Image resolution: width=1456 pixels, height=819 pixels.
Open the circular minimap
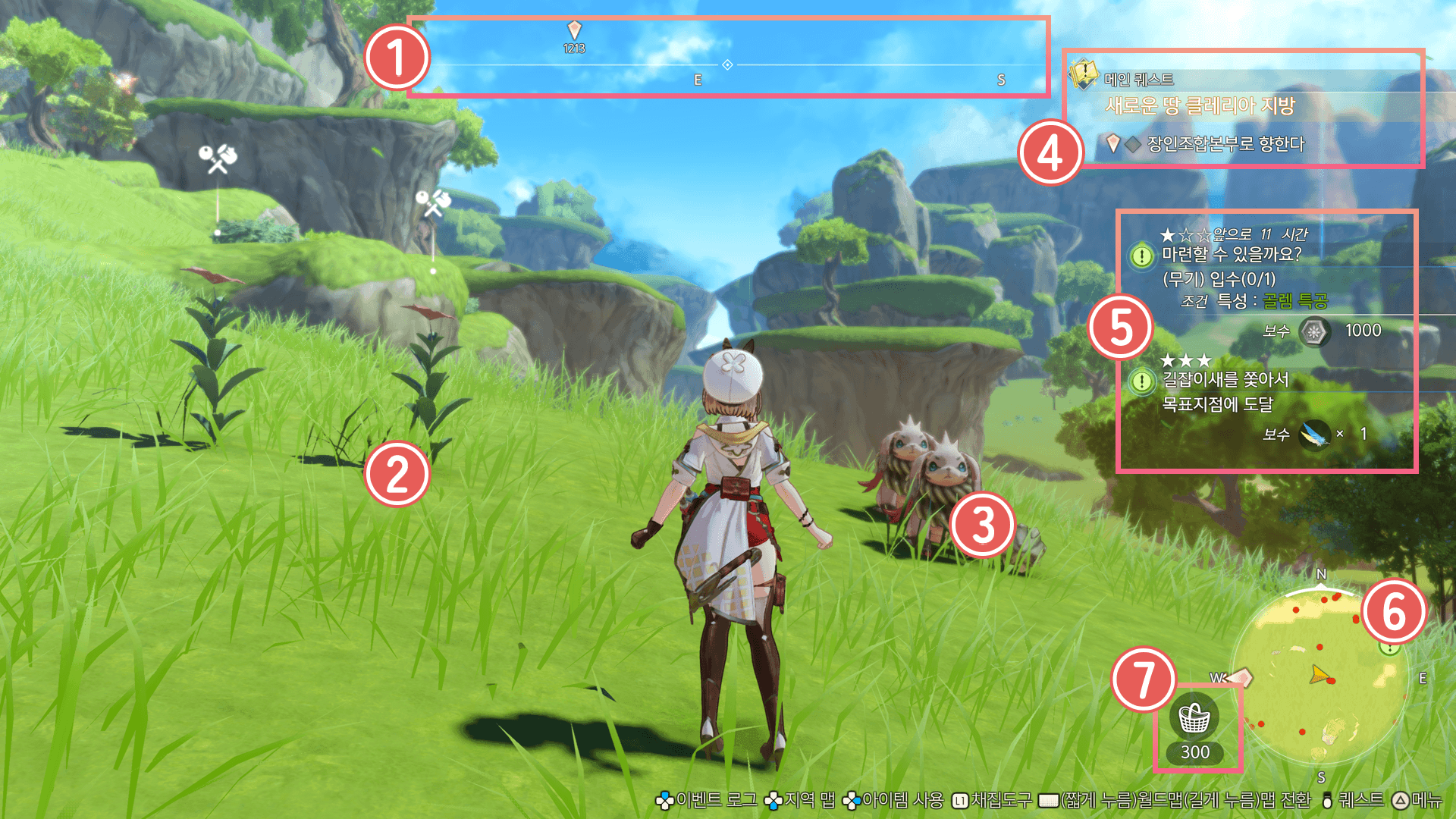point(1320,677)
